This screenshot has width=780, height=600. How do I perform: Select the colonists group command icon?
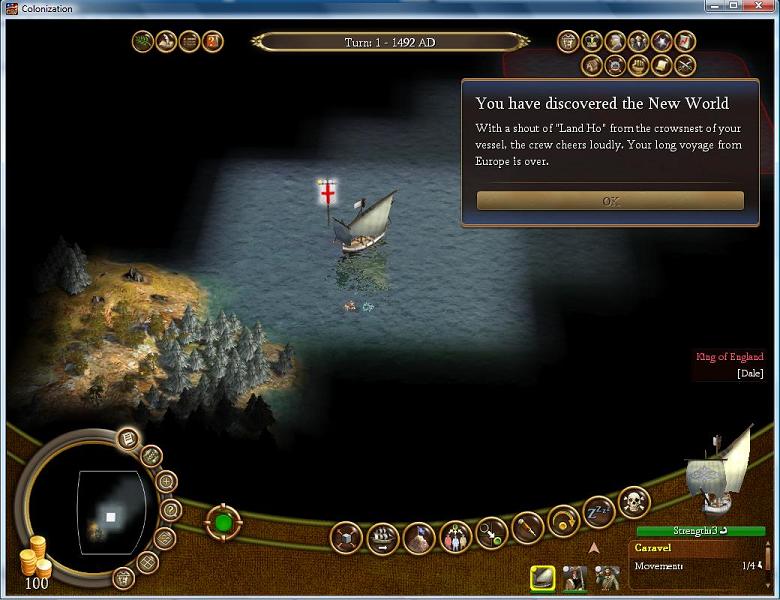(x=455, y=537)
